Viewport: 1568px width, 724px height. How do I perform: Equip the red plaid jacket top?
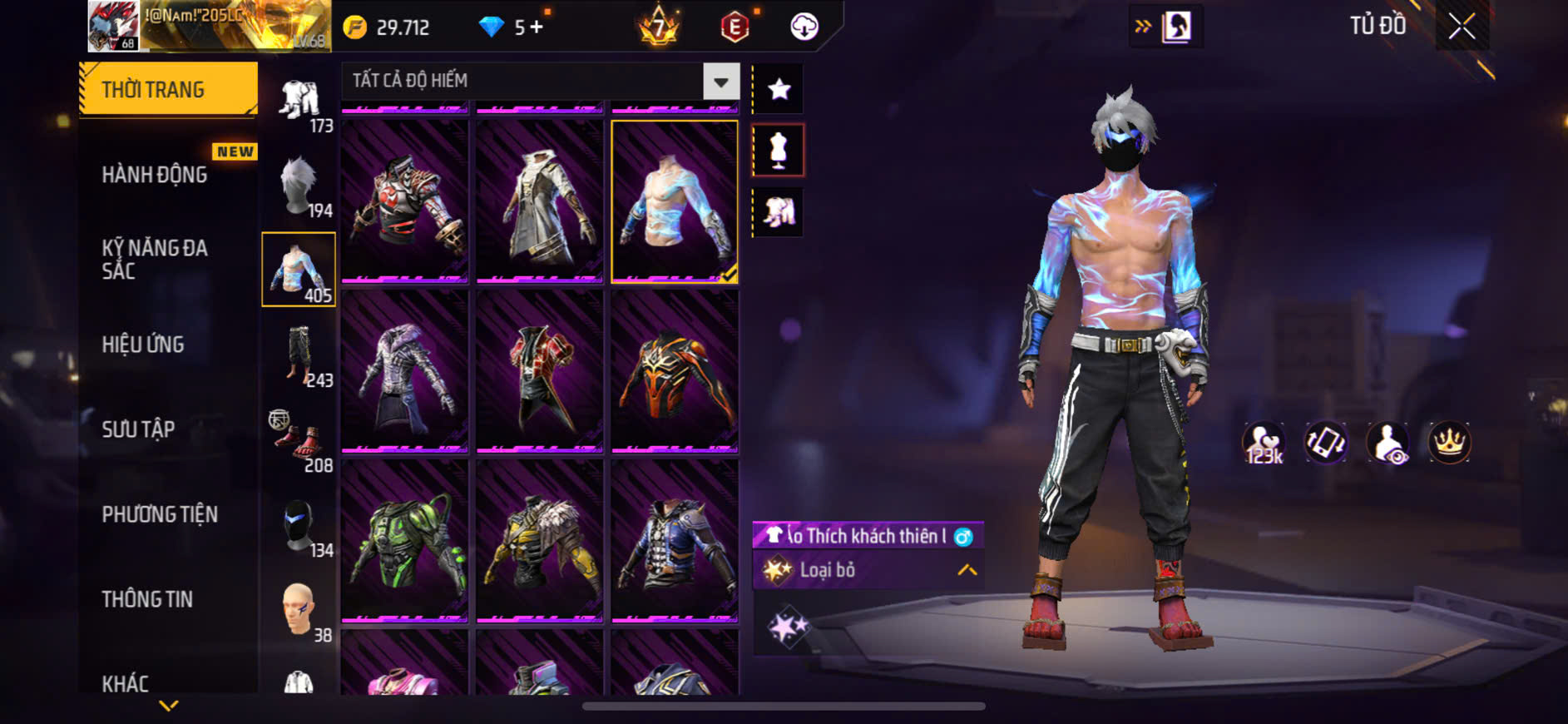[540, 370]
